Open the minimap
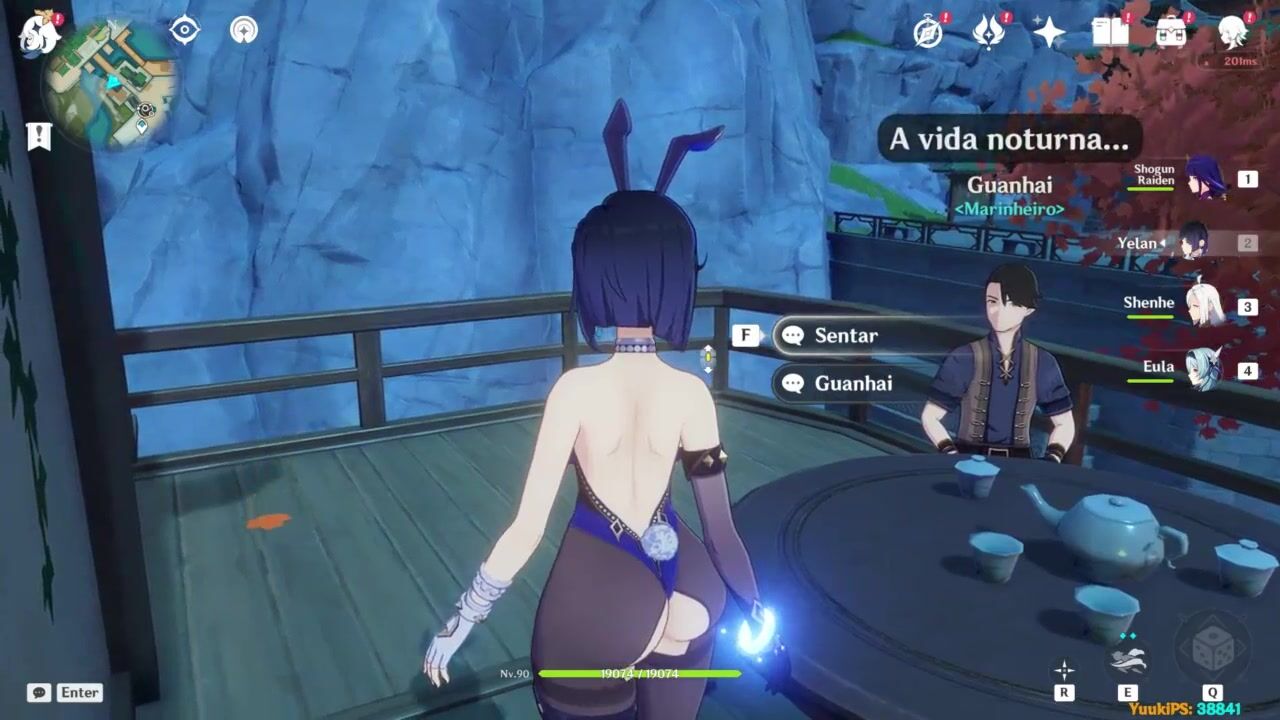Image resolution: width=1280 pixels, height=720 pixels. (110, 87)
